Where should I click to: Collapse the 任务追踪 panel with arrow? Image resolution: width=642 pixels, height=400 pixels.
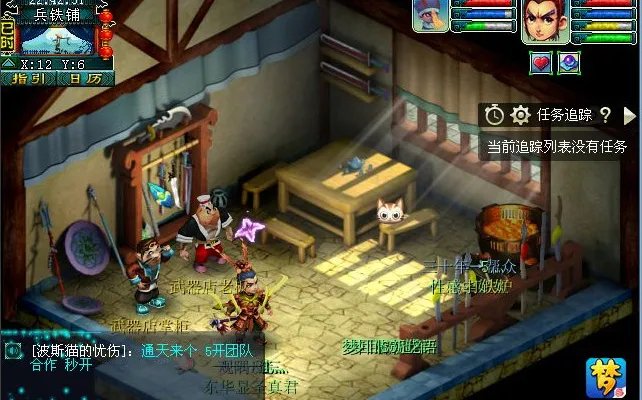click(x=629, y=115)
